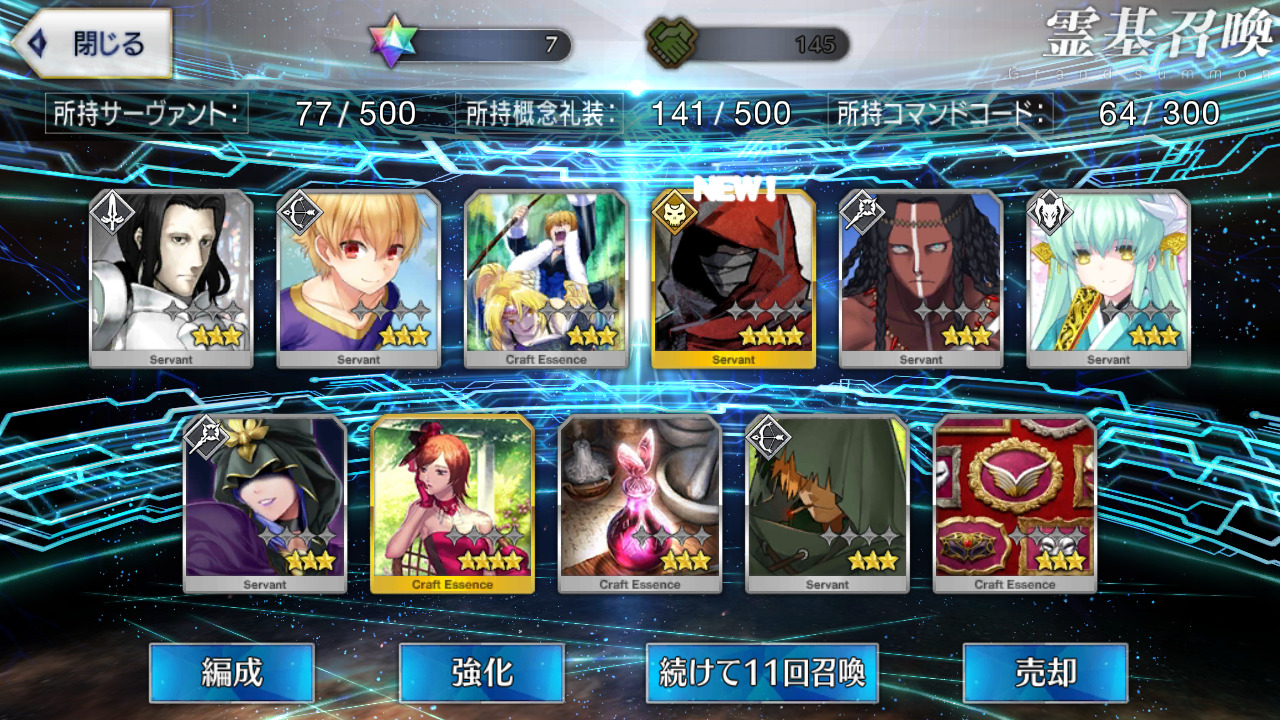Image resolution: width=1280 pixels, height=720 pixels.
Task: Choose the red masks and emblem Craft Essence
Action: pyautogui.click(x=1014, y=503)
